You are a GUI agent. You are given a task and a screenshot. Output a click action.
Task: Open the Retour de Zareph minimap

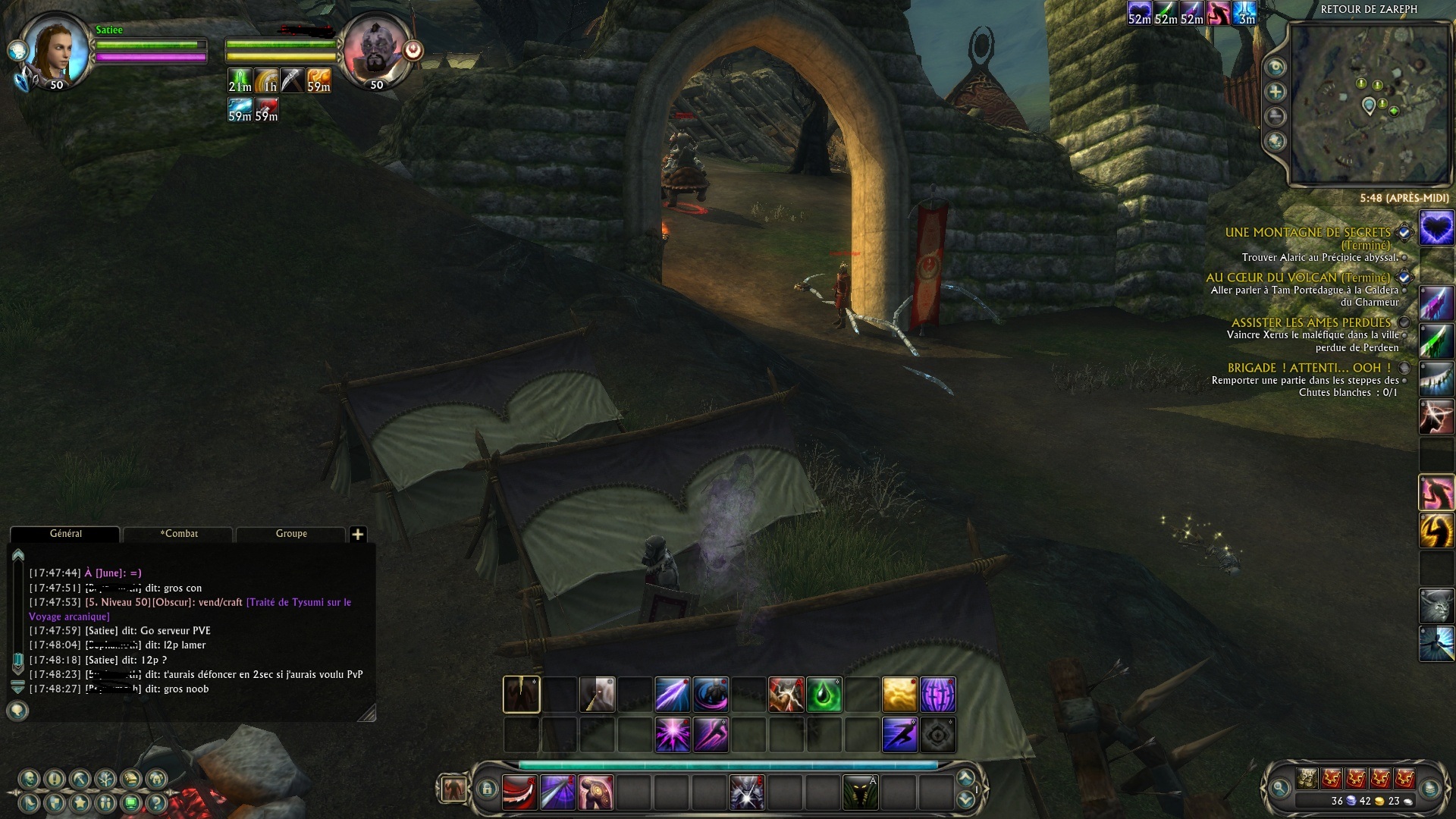pos(1370,104)
